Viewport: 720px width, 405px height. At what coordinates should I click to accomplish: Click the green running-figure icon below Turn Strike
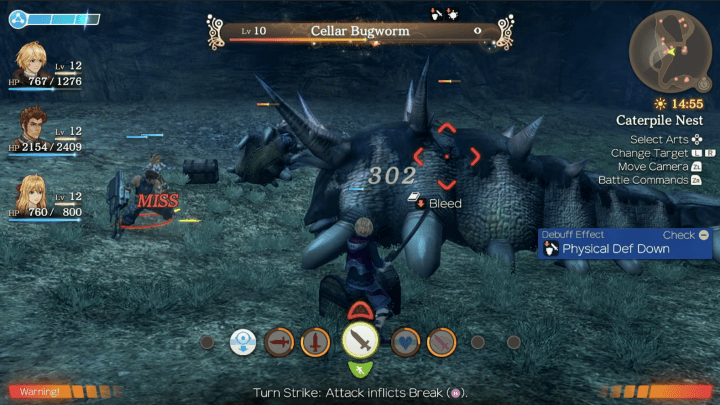tap(360, 371)
